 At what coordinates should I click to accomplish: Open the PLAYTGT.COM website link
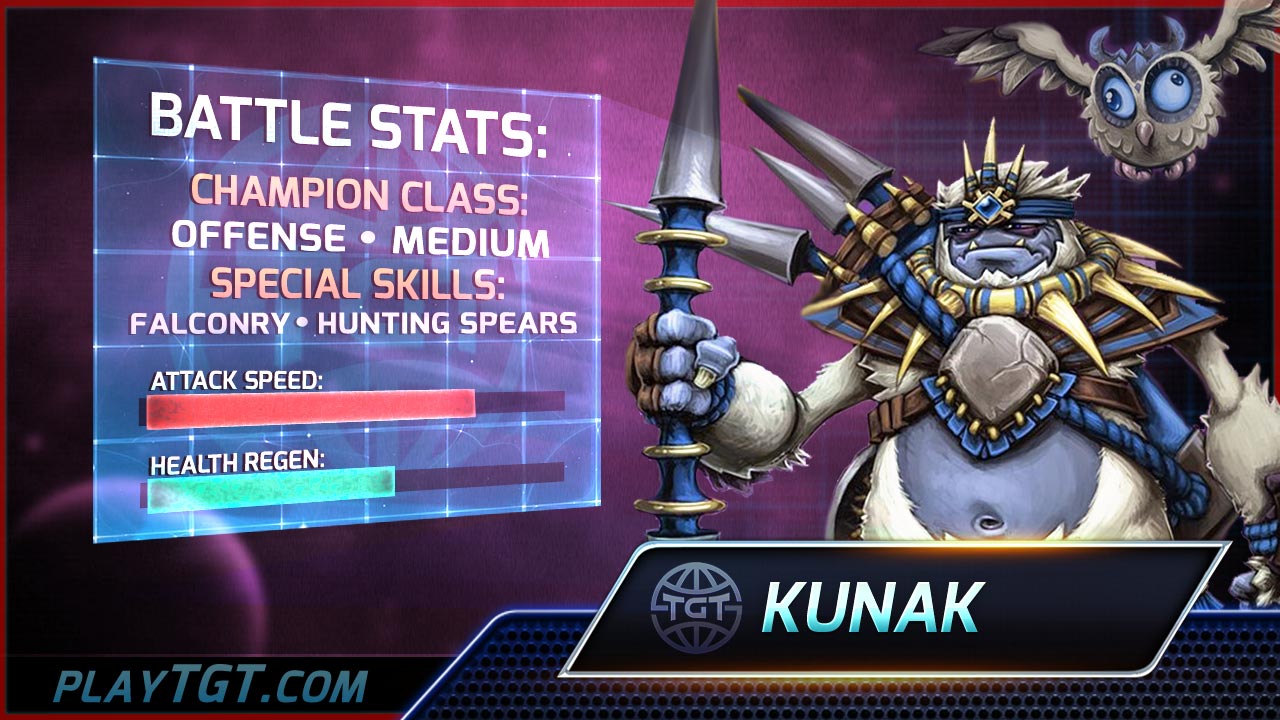coord(211,687)
